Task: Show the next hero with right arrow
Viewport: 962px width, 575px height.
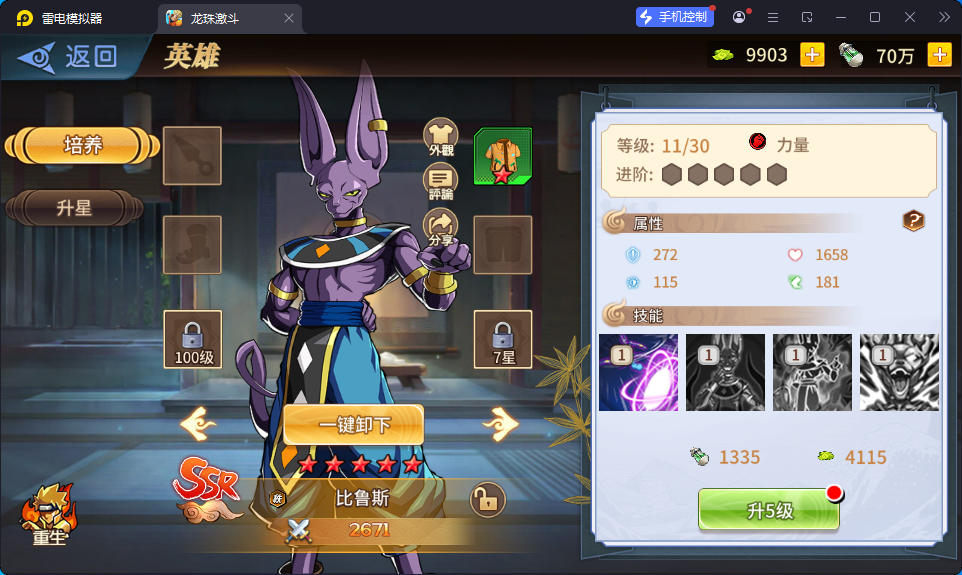Action: click(x=500, y=424)
